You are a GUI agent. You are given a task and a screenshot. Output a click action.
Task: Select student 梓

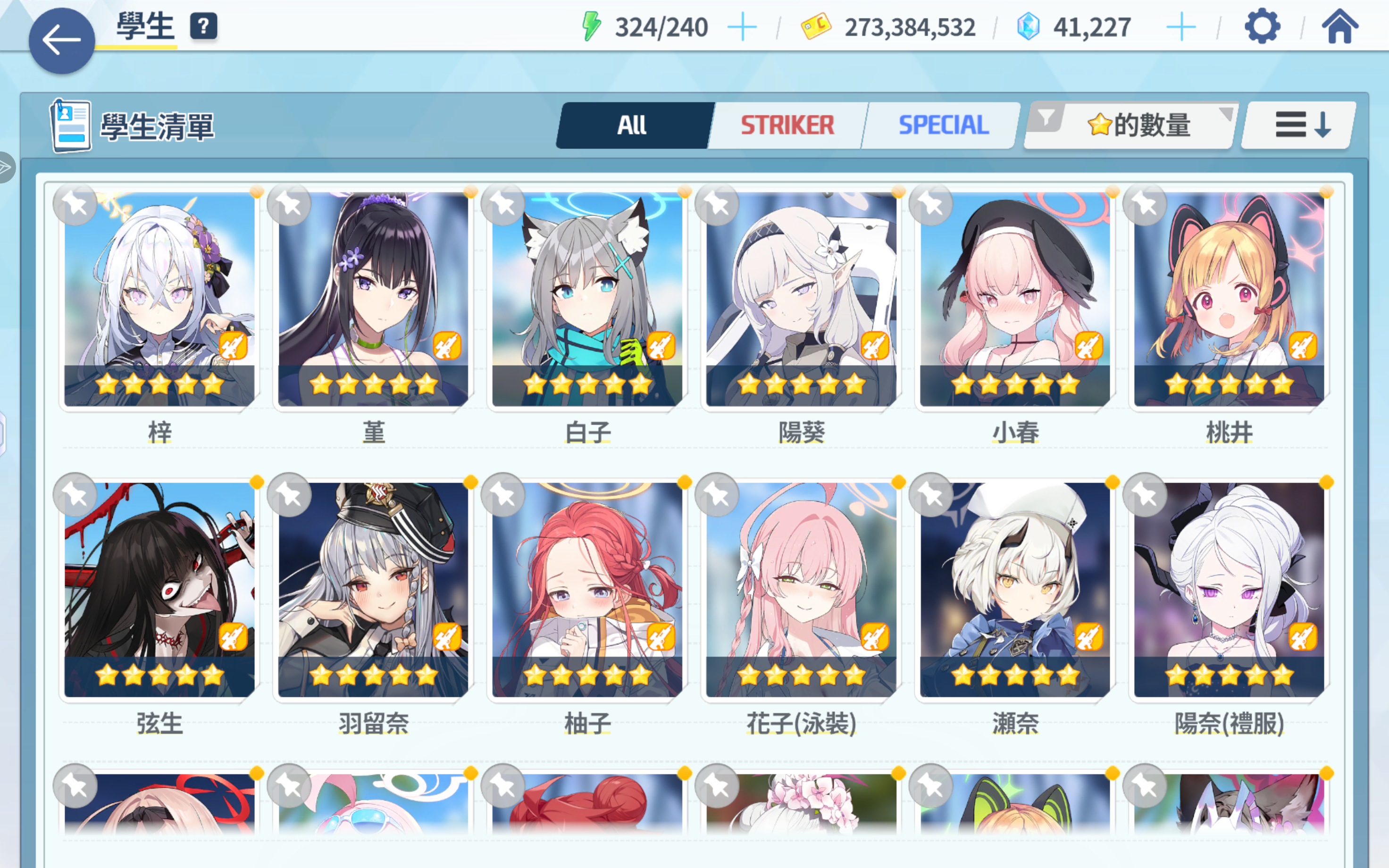(159, 299)
